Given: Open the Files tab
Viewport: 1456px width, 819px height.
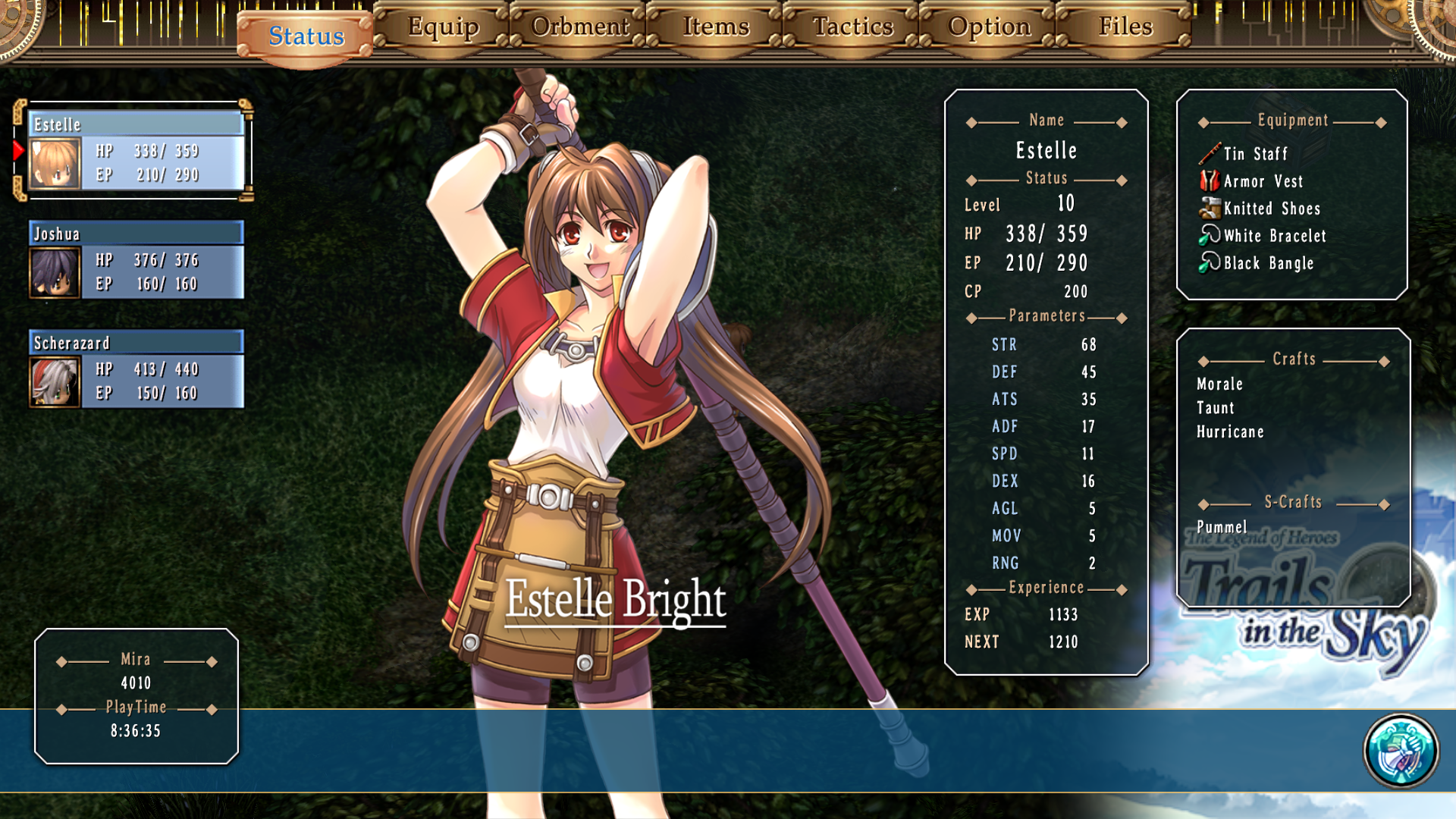Looking at the screenshot, I should (x=1125, y=27).
